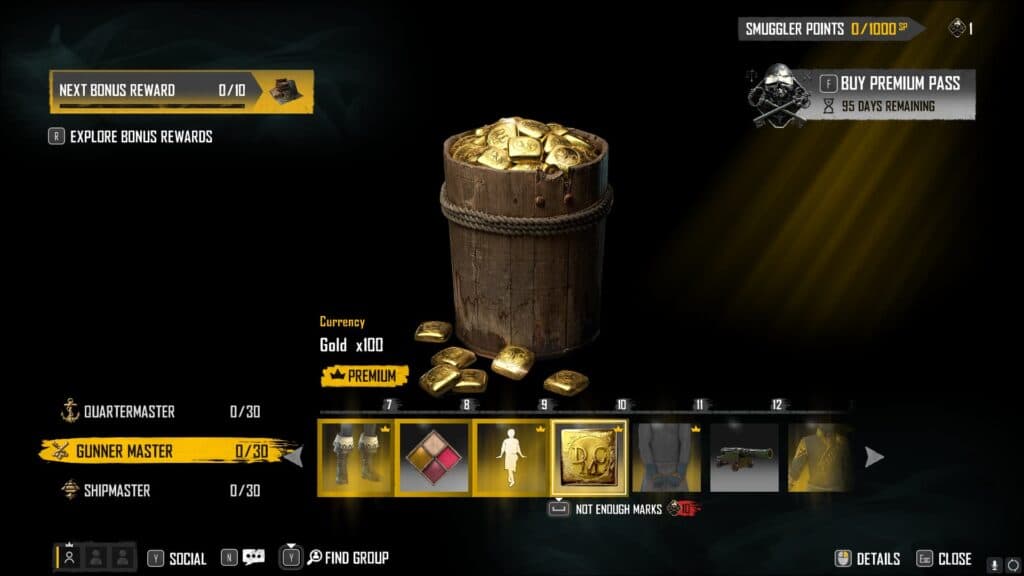Select the boots reward tile
Image resolution: width=1024 pixels, height=576 pixels.
tap(355, 458)
